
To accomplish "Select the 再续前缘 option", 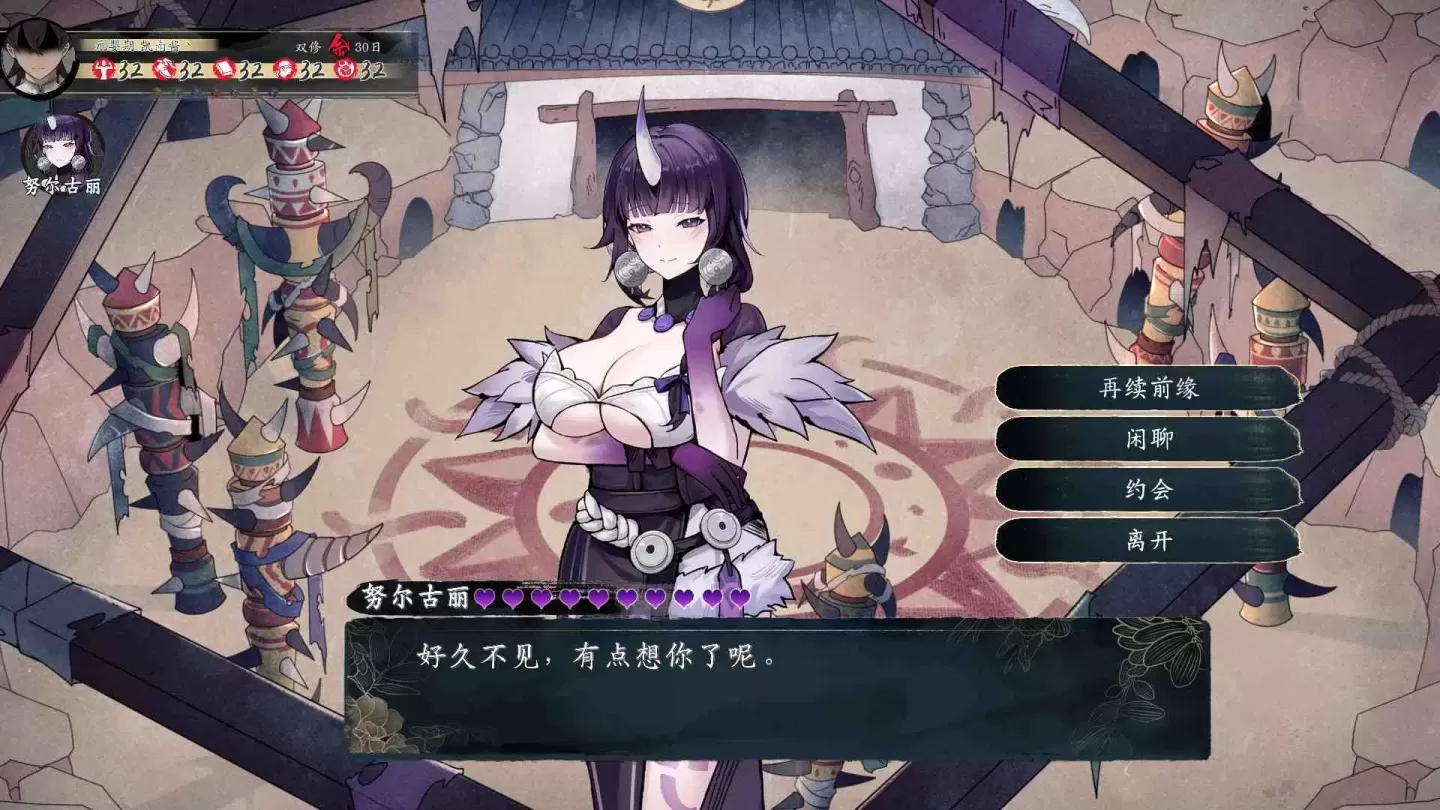I will 1148,387.
